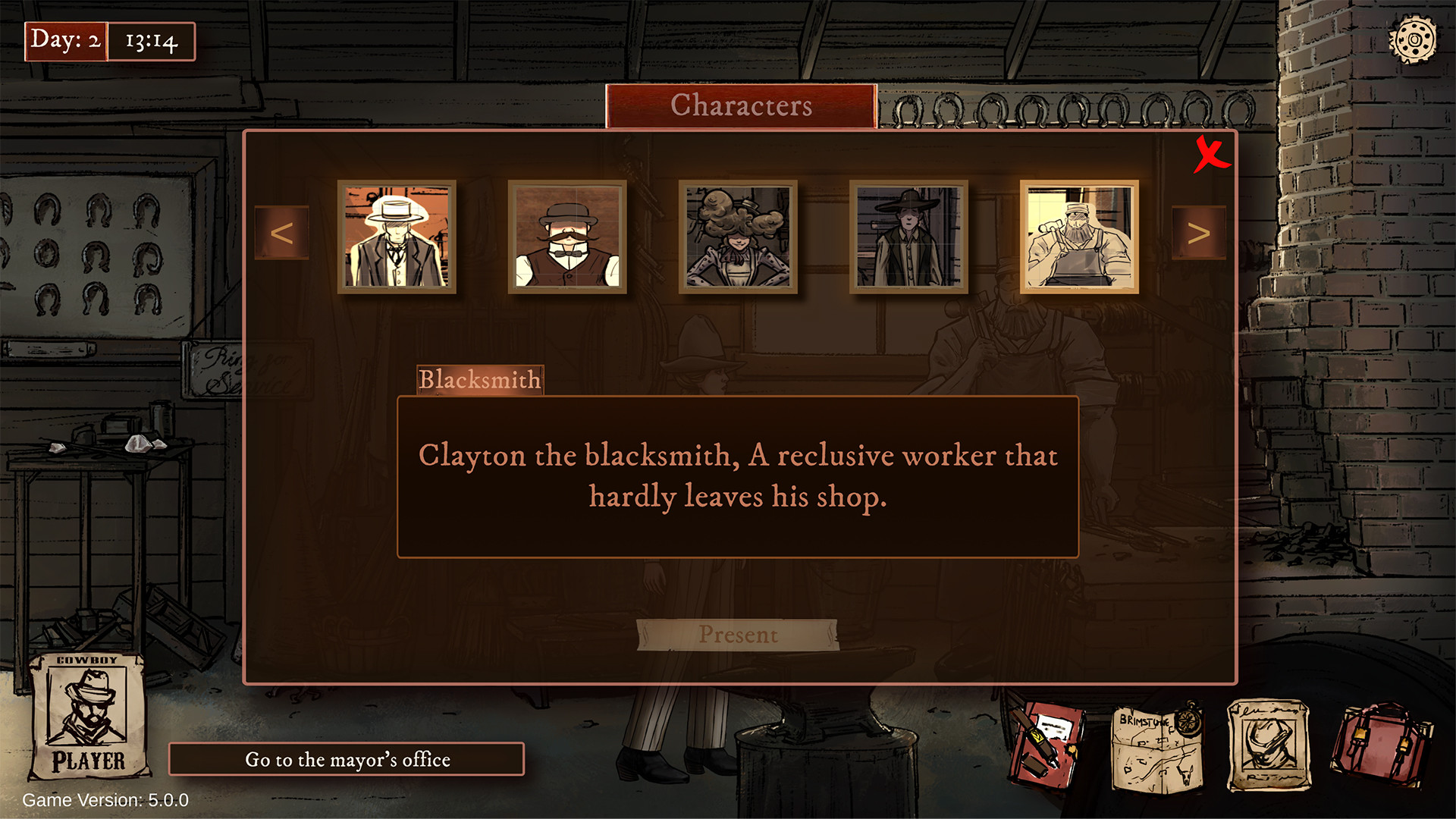This screenshot has width=1456, height=819.
Task: Click the Blacksmith name label
Action: pyautogui.click(x=481, y=379)
